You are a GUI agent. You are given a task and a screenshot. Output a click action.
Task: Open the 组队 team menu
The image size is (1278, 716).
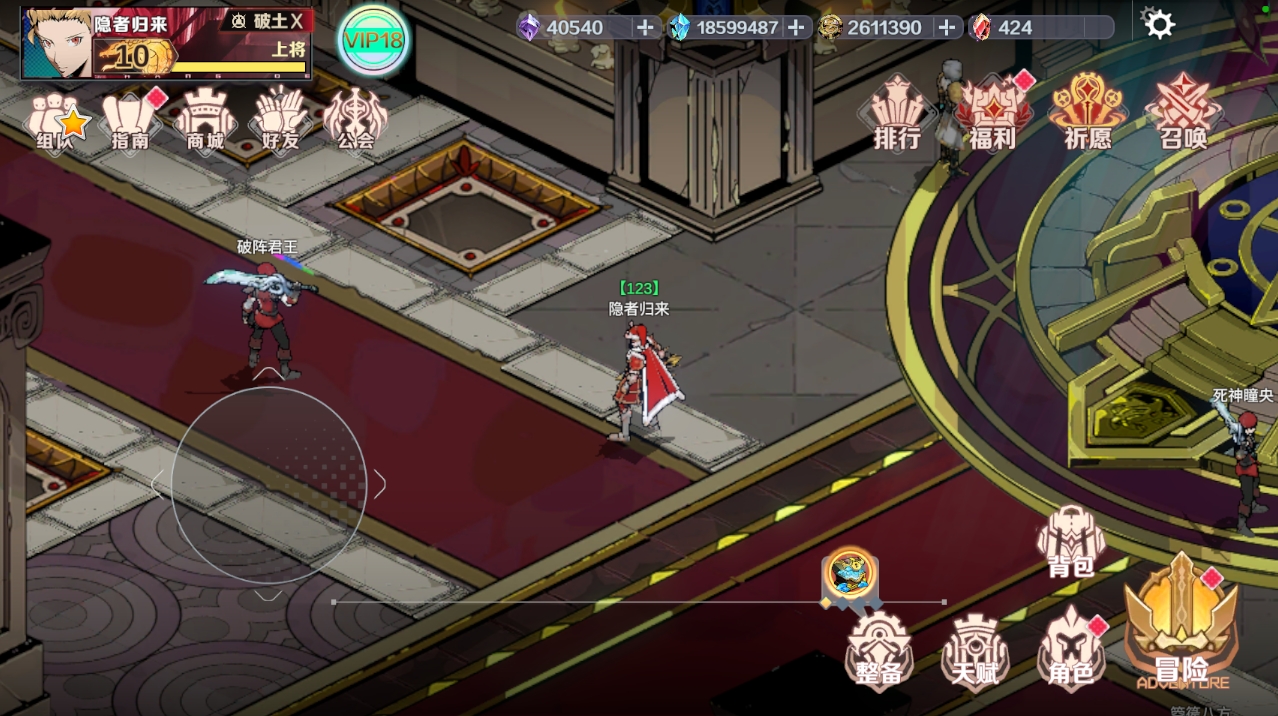(56, 121)
